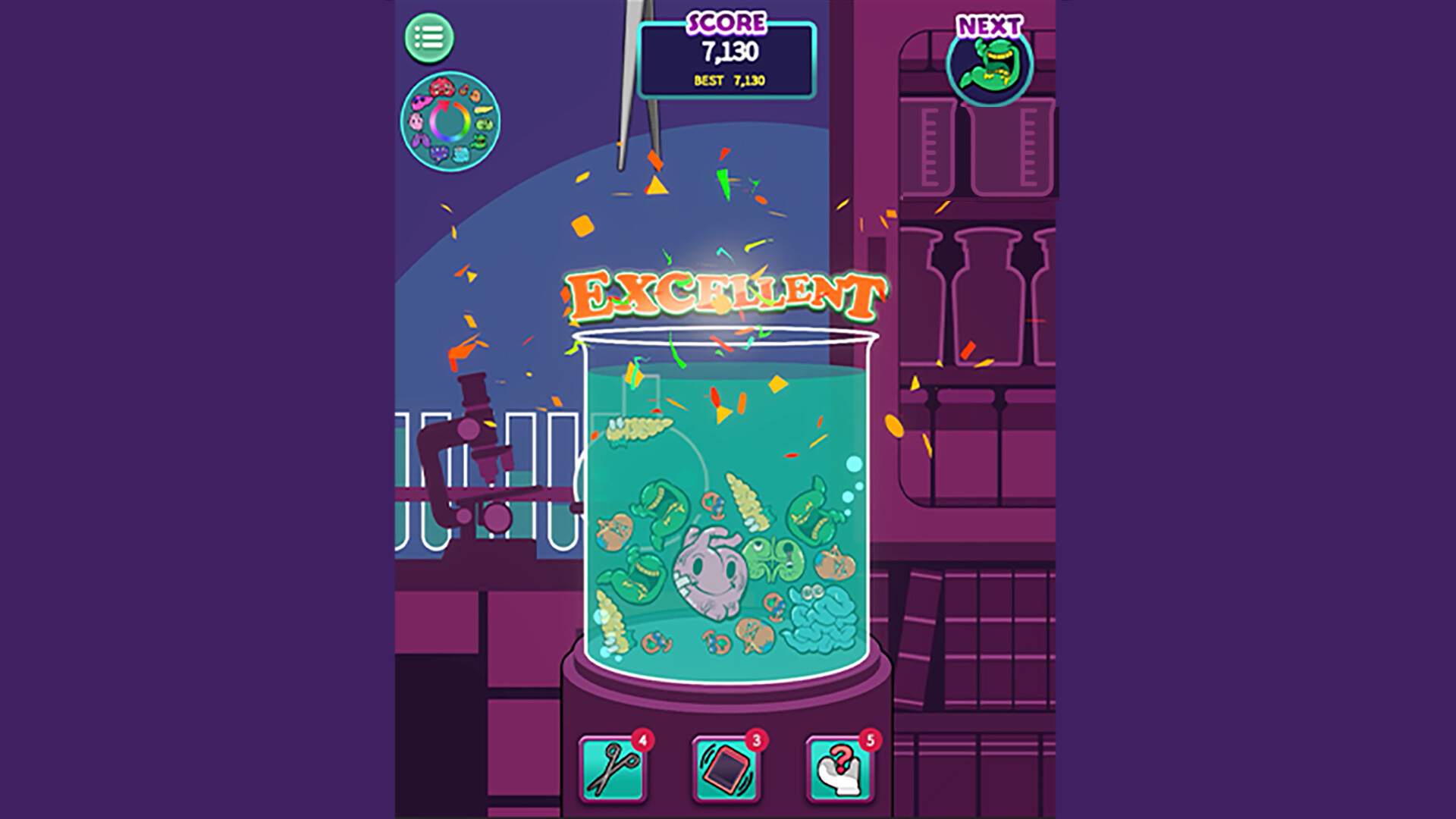Click the 7,130 score value

pos(730,52)
